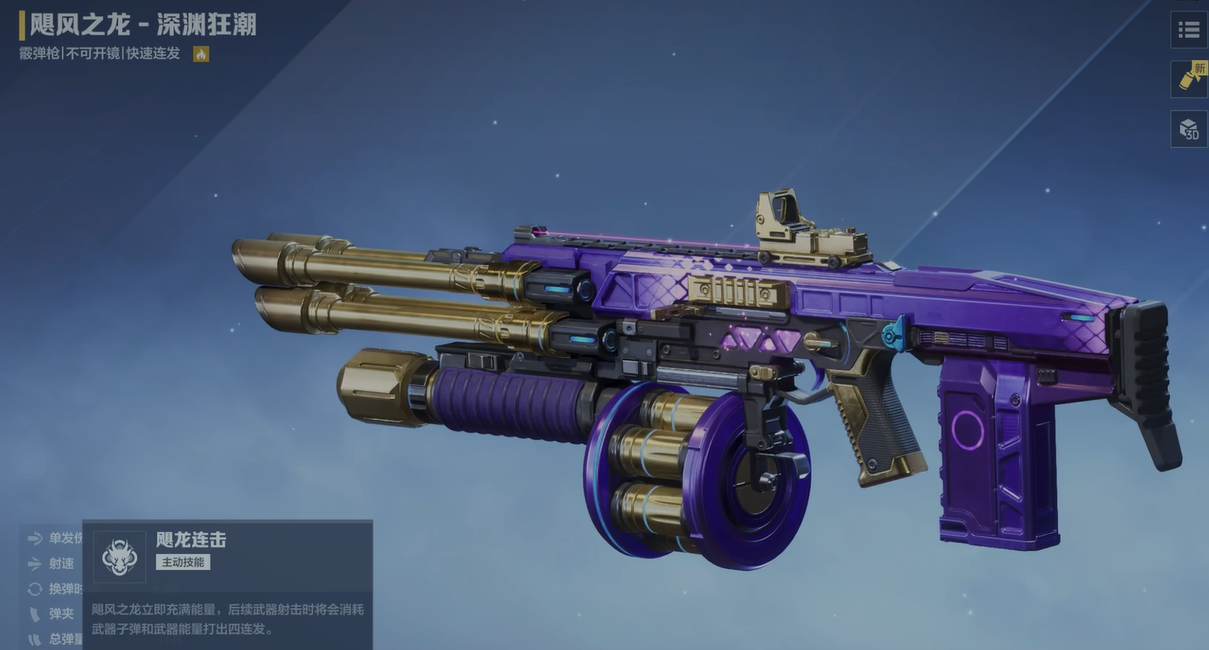Viewport: 1209px width, 650px height.
Task: Open the list view button
Action: (1188, 29)
